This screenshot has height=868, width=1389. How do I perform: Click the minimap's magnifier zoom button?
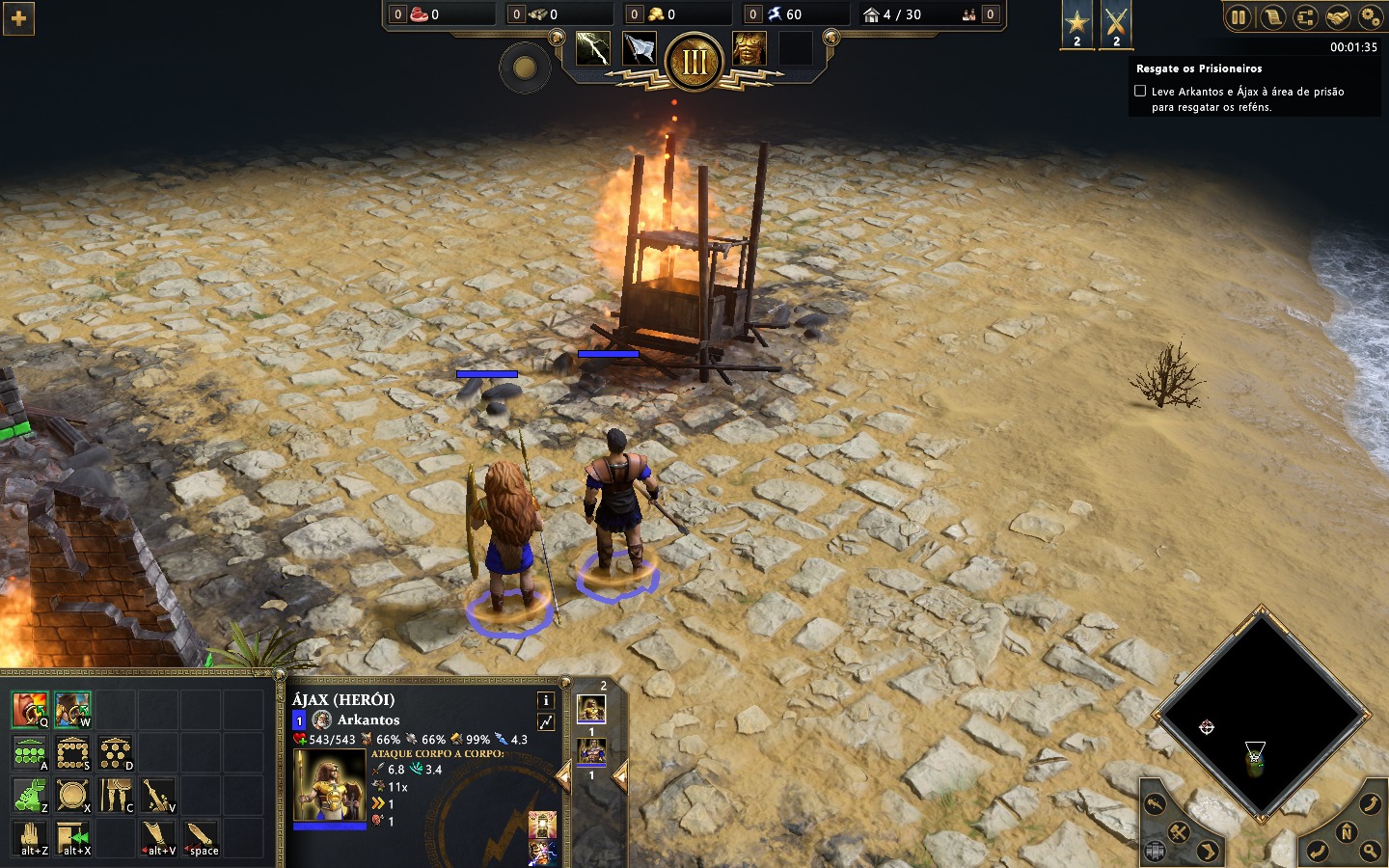pos(1370,851)
